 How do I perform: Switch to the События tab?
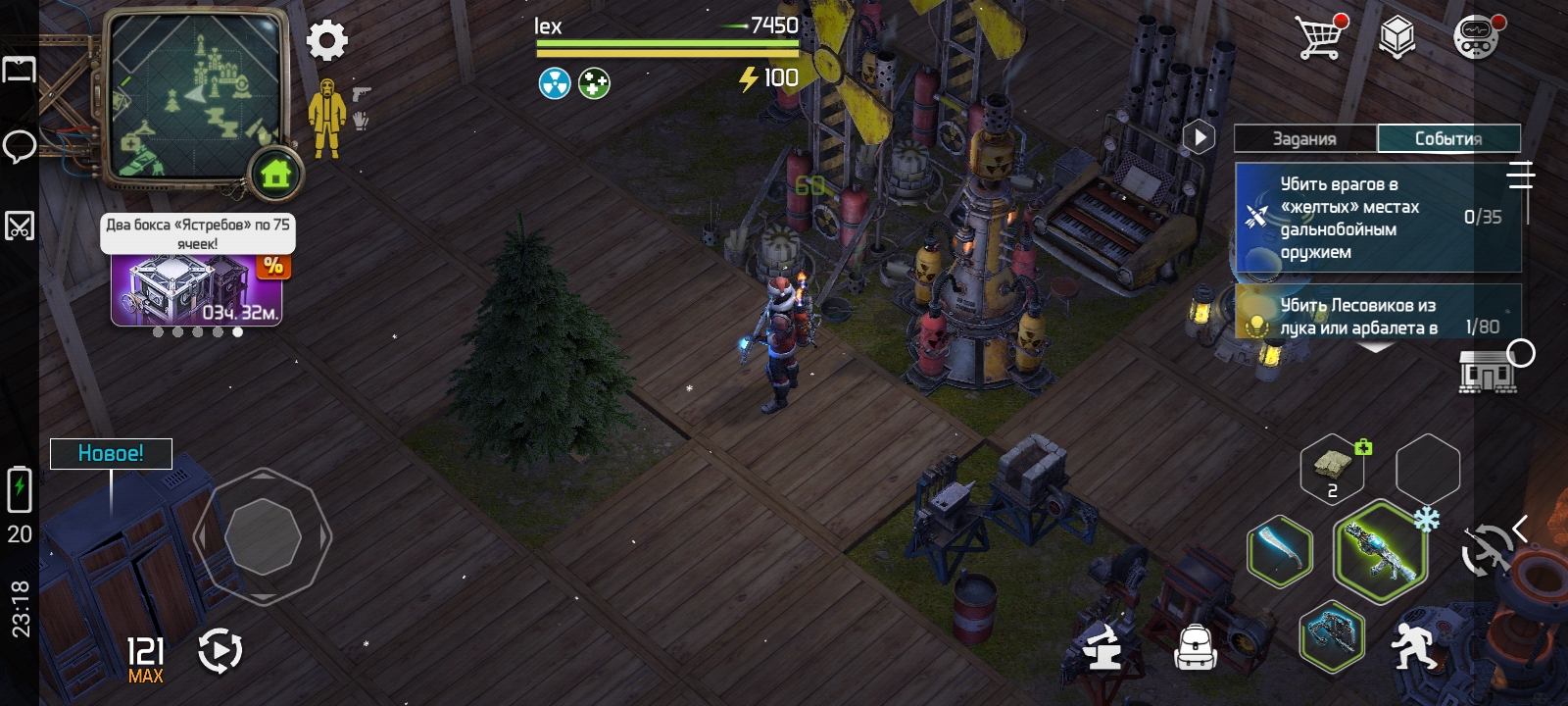point(1448,138)
